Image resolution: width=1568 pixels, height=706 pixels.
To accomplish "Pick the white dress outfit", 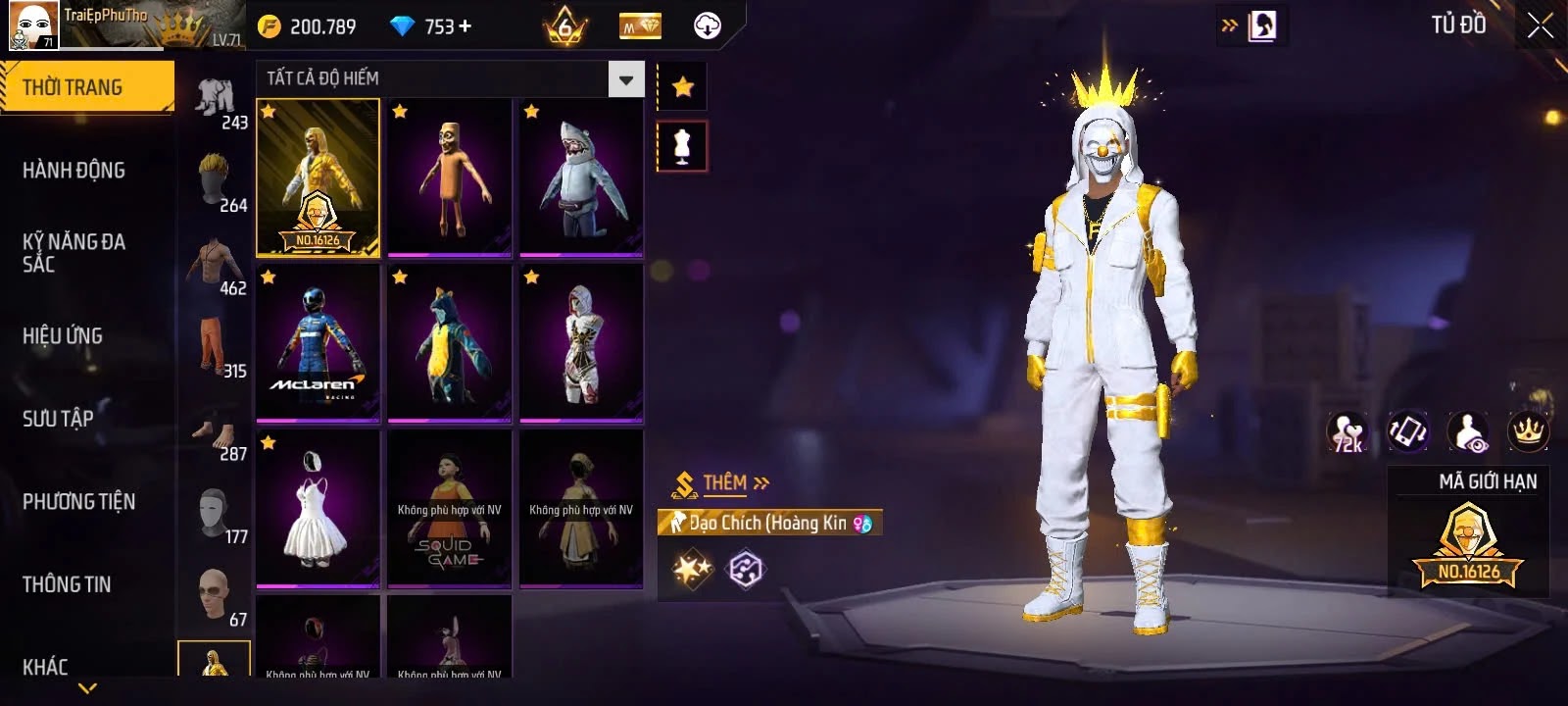I will coord(318,508).
